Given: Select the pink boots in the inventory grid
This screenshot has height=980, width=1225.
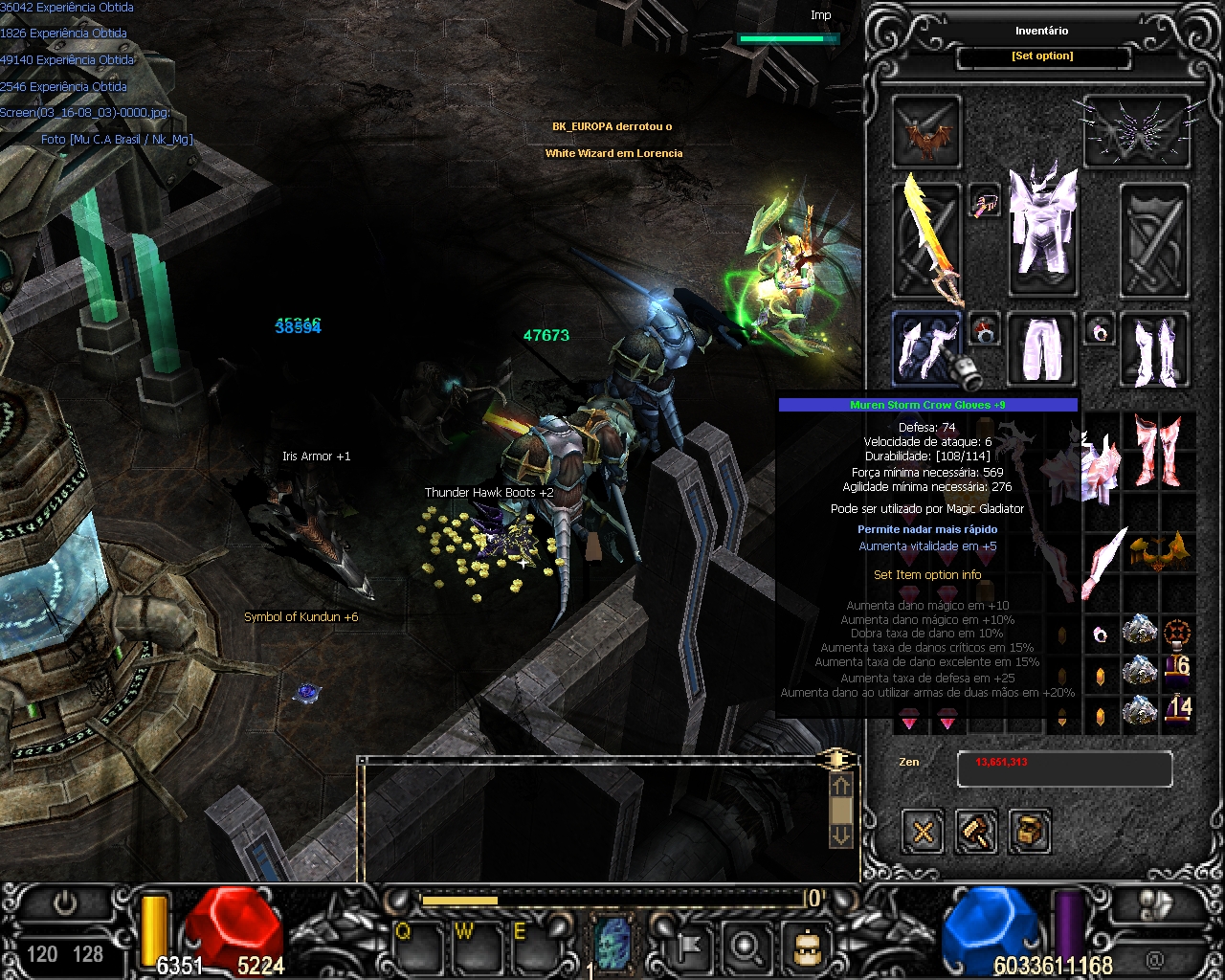Looking at the screenshot, I should coord(1158,452).
